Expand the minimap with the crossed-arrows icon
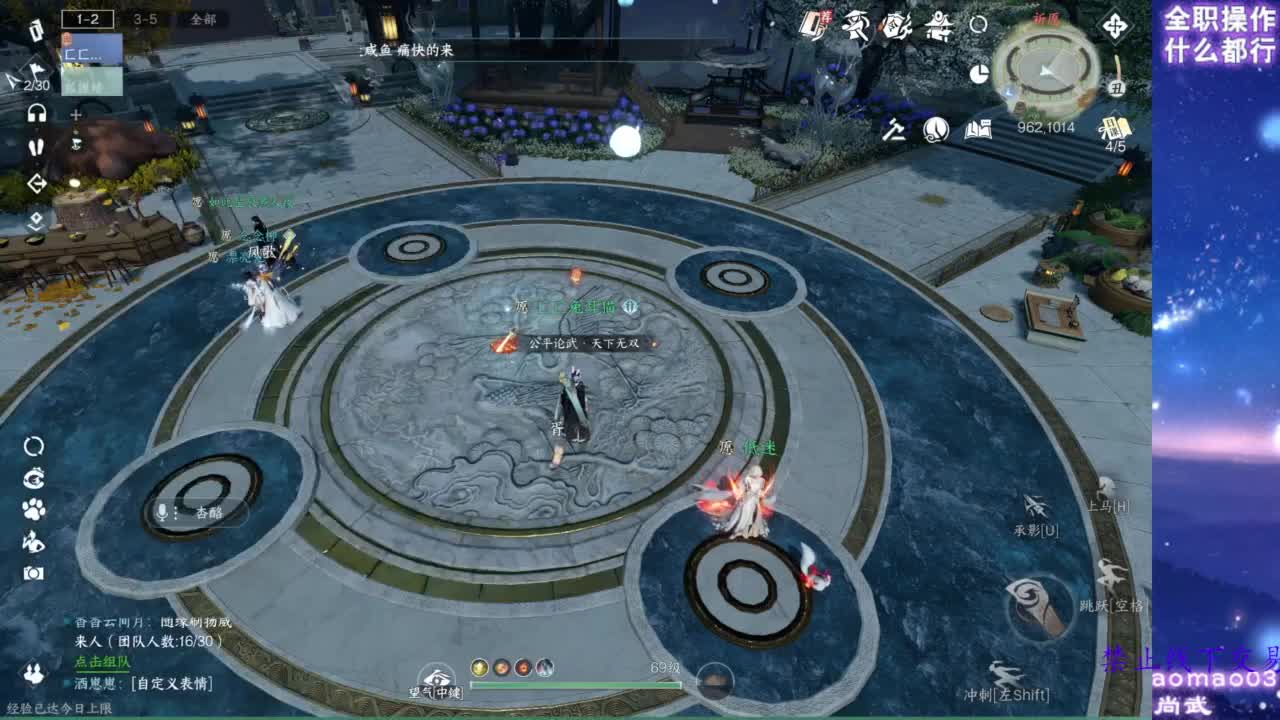This screenshot has height=720, width=1280. [1115, 27]
